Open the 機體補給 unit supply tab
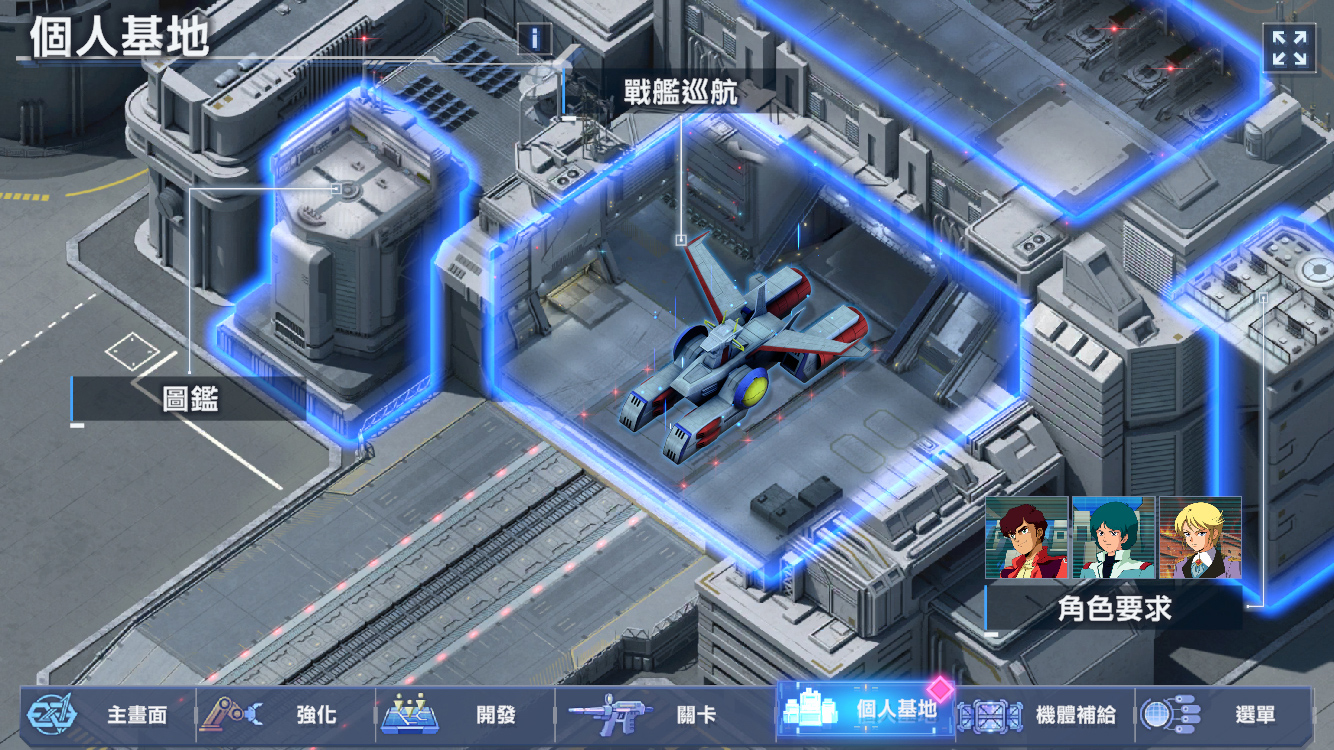This screenshot has width=1334, height=750. 1044,715
